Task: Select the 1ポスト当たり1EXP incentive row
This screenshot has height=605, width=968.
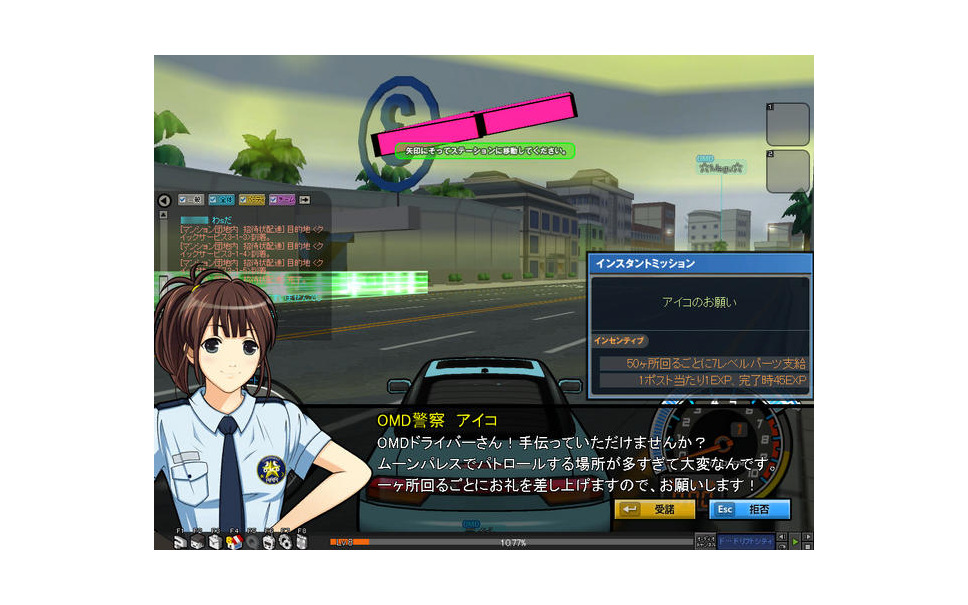Action: (703, 381)
